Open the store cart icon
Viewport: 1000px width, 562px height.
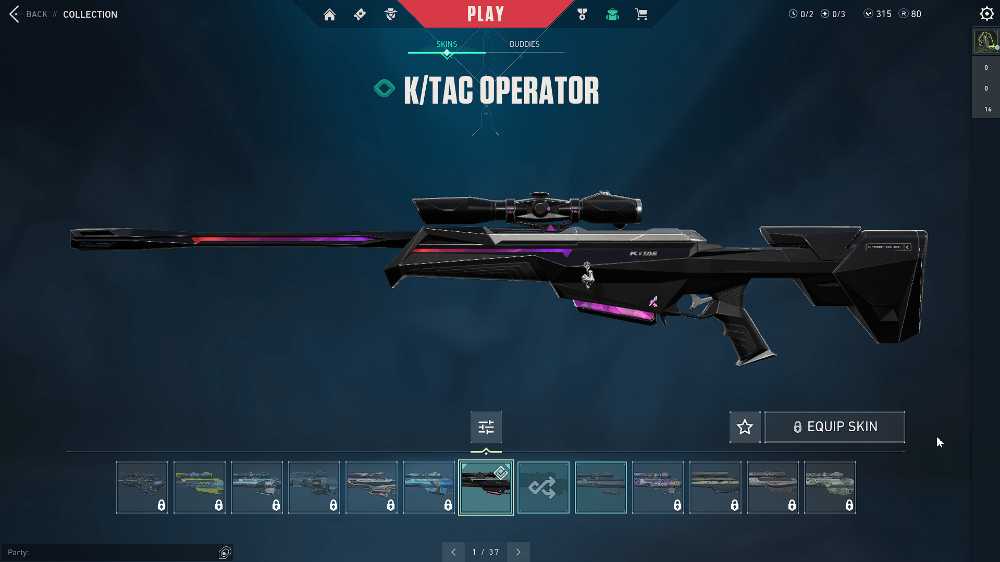pos(641,14)
